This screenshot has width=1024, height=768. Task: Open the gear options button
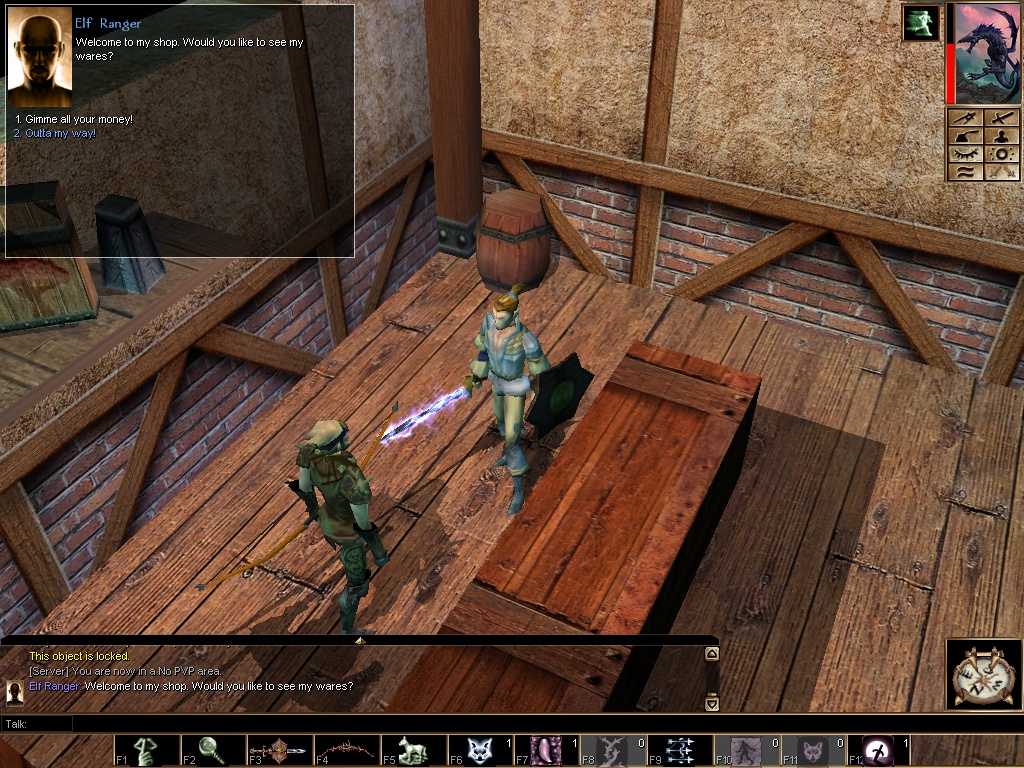point(1001,154)
